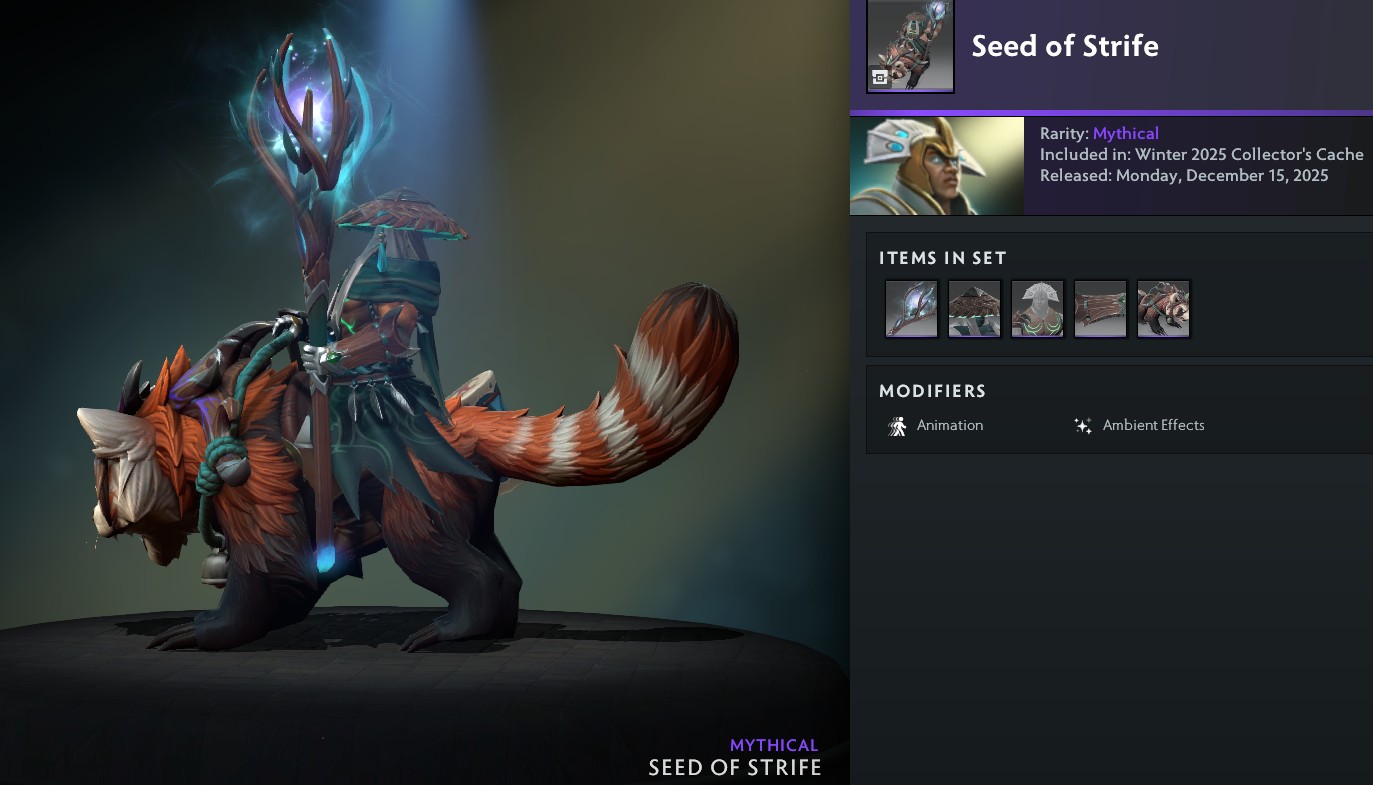Image resolution: width=1373 pixels, height=785 pixels.
Task: Select the wooden bracer arm item
Action: click(1100, 309)
